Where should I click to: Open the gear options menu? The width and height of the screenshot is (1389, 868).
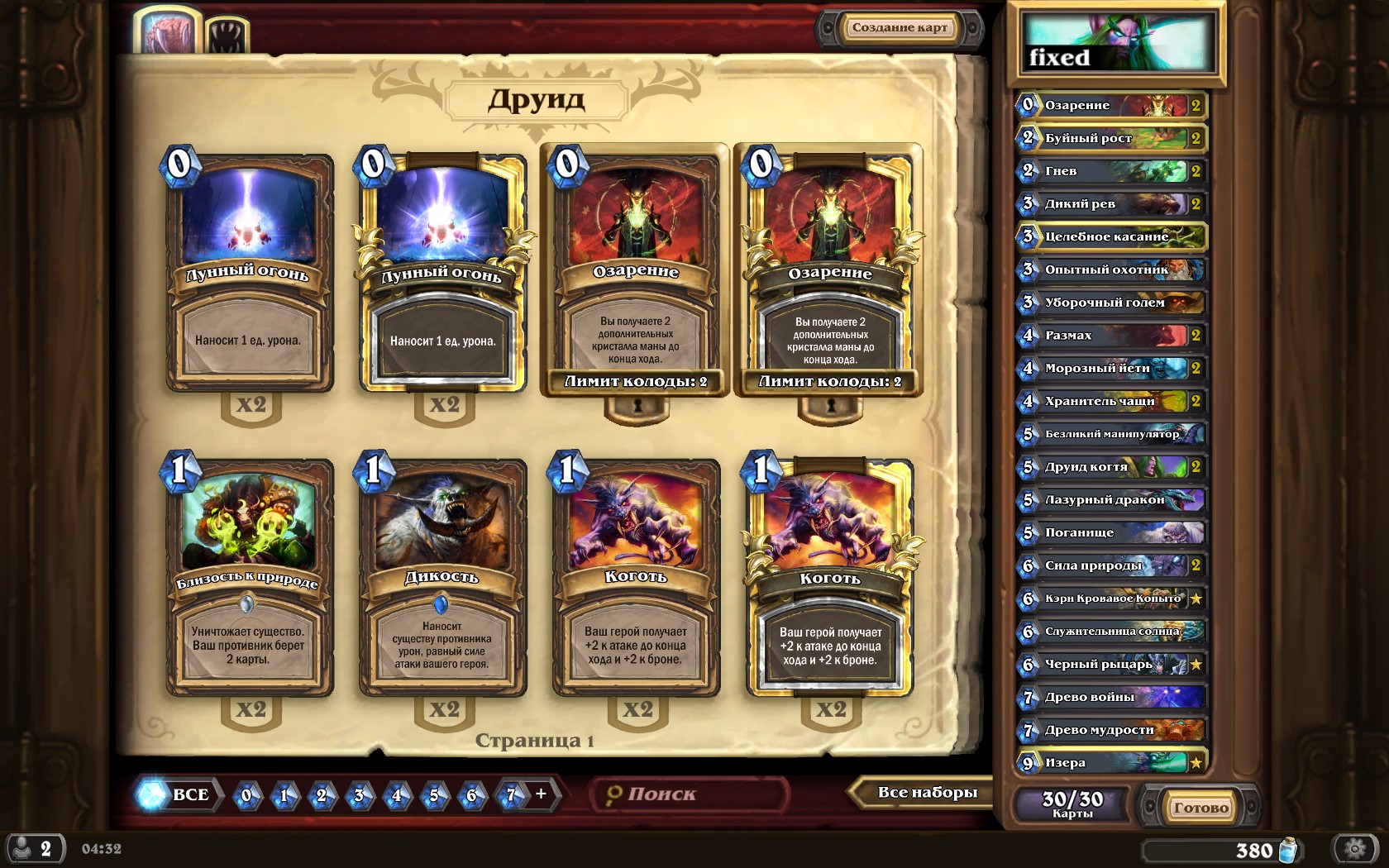click(1354, 849)
